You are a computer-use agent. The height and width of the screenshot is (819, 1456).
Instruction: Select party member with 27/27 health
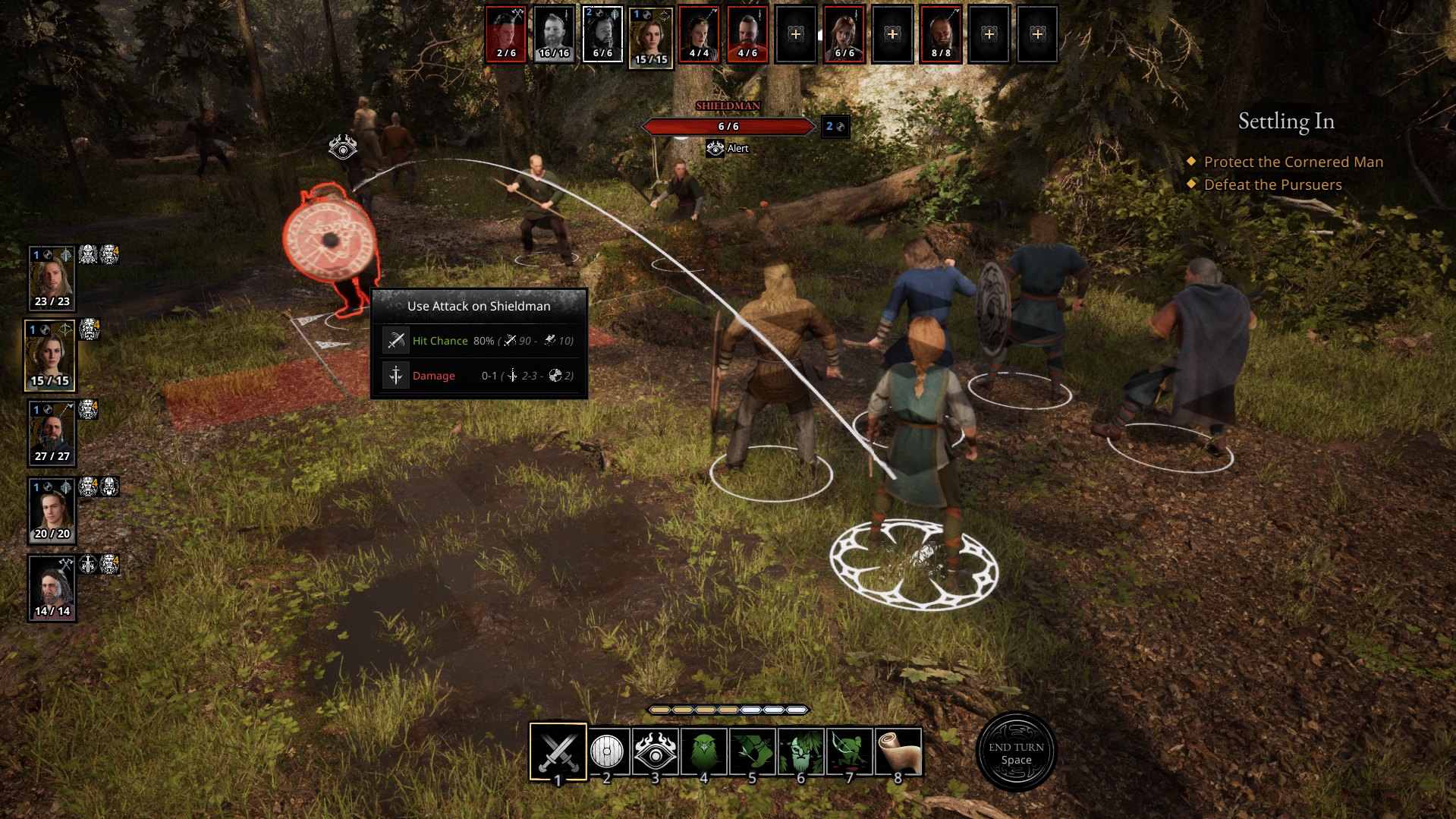[52, 433]
